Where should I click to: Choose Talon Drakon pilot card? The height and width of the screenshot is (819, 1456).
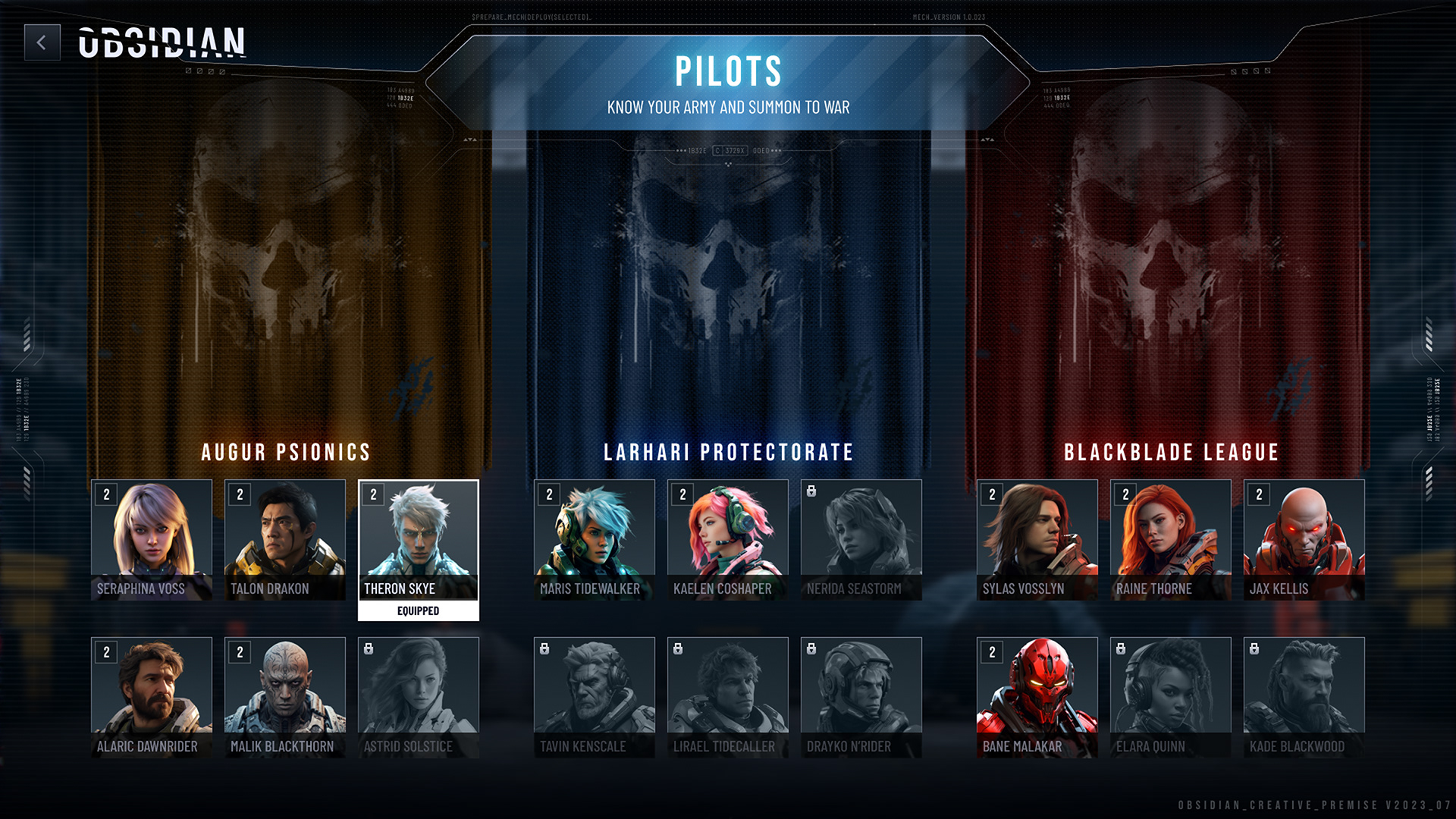[285, 539]
